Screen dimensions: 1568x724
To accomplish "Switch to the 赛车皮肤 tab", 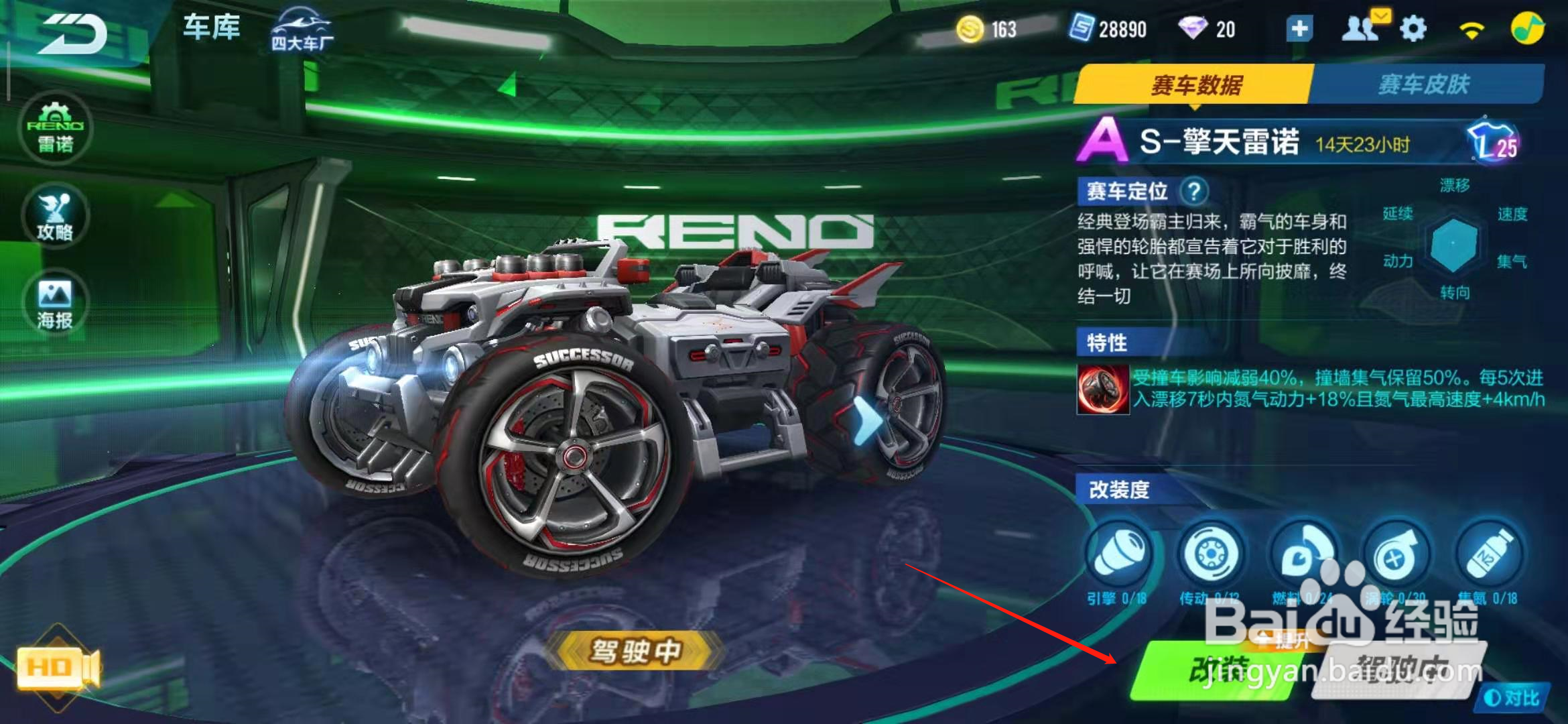I will pos(1424,84).
